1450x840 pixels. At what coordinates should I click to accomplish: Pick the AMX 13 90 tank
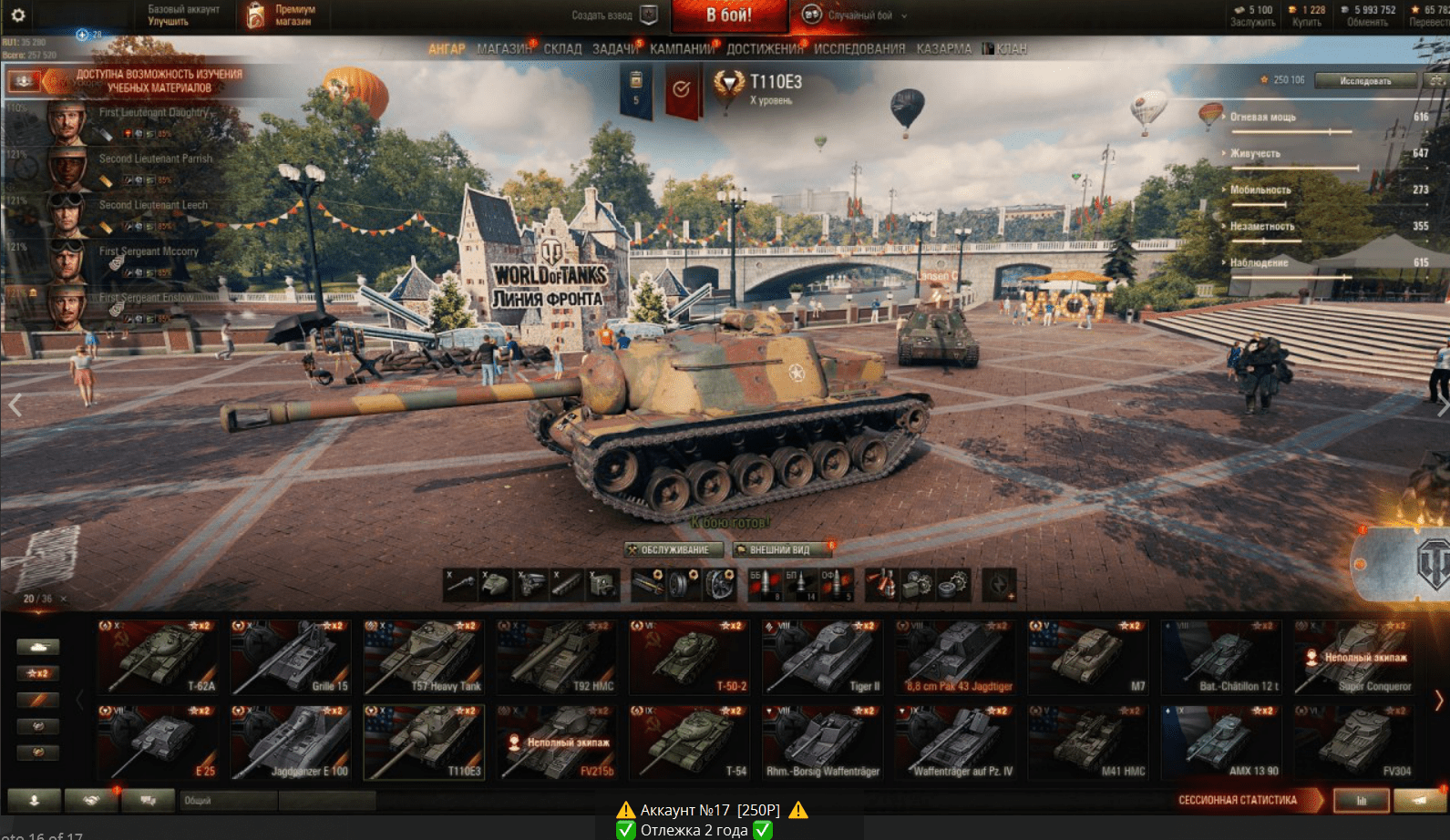1221,742
